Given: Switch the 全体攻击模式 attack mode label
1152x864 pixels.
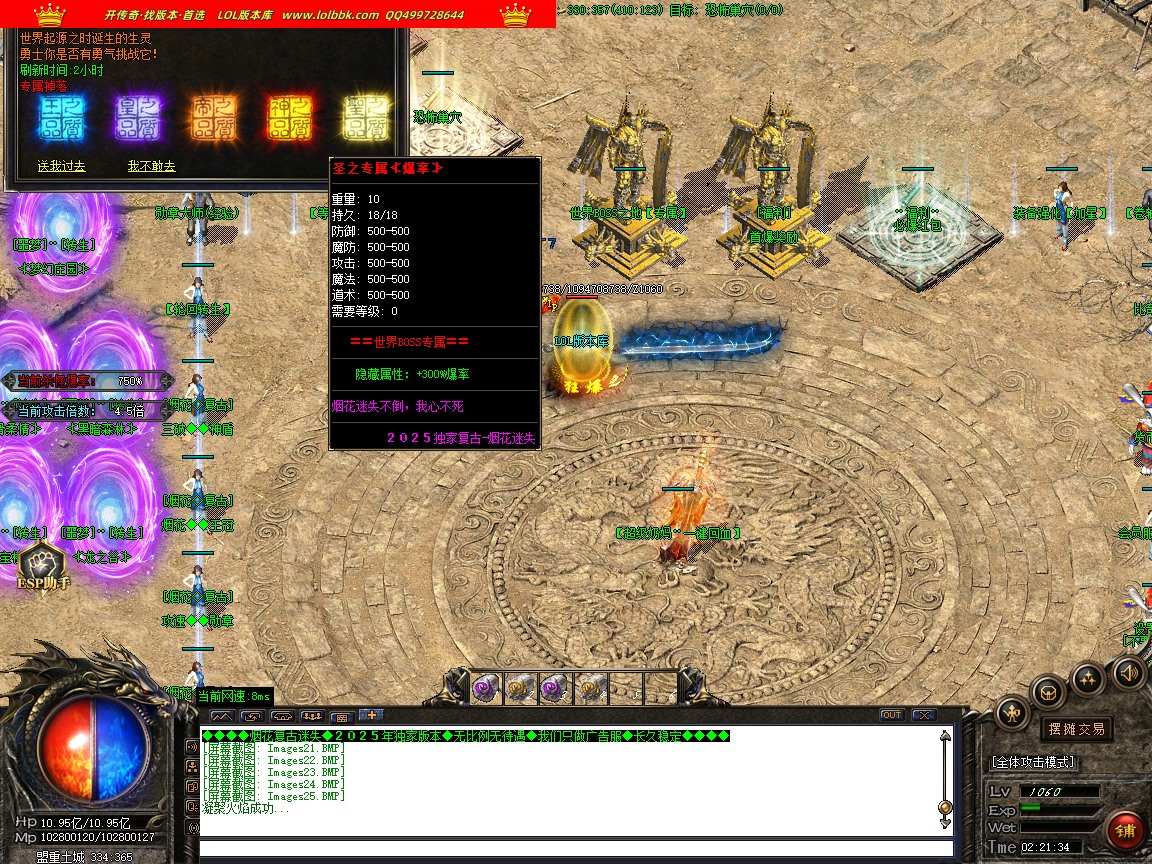Looking at the screenshot, I should (1032, 762).
